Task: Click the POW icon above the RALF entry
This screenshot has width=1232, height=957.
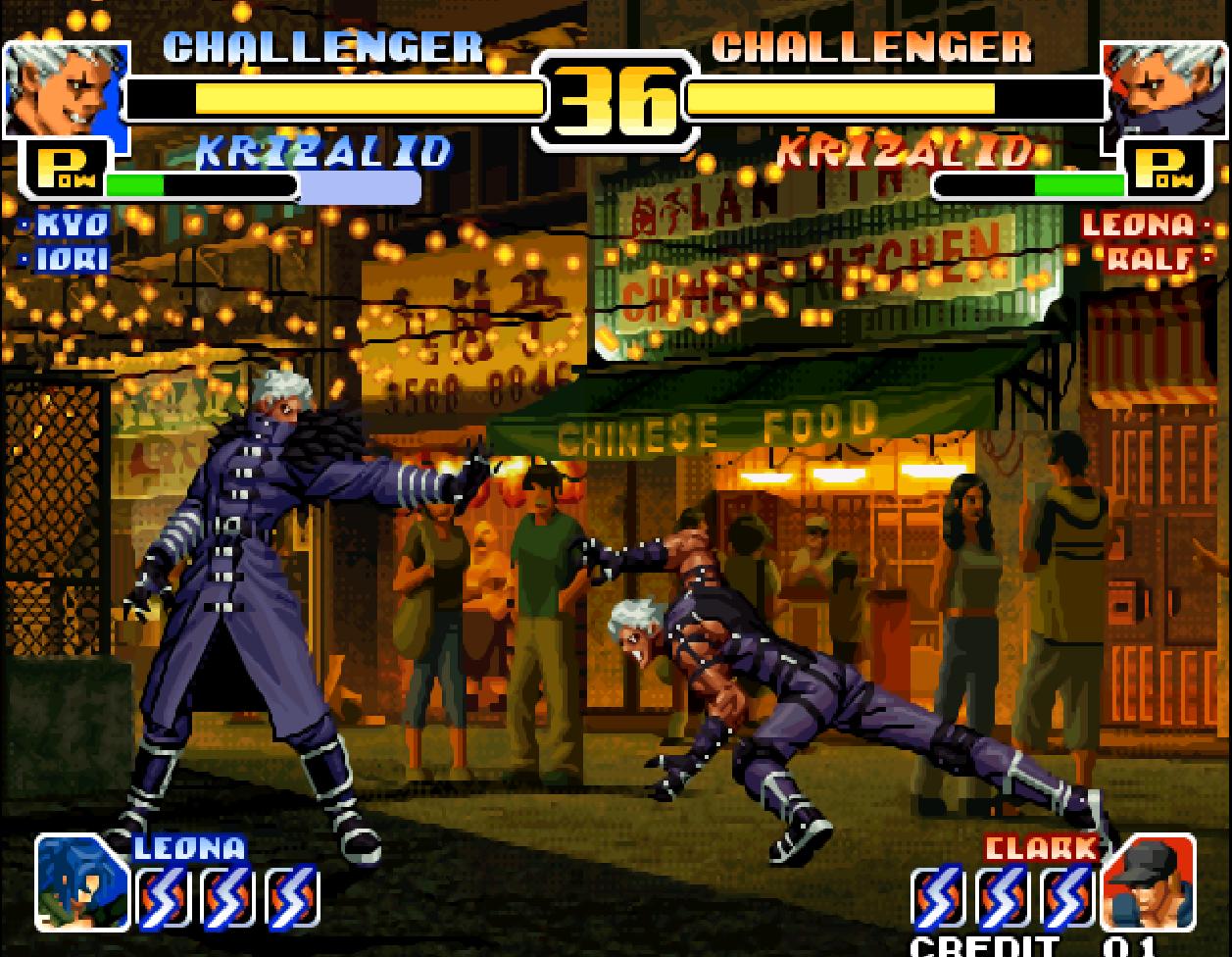Action: [1163, 168]
